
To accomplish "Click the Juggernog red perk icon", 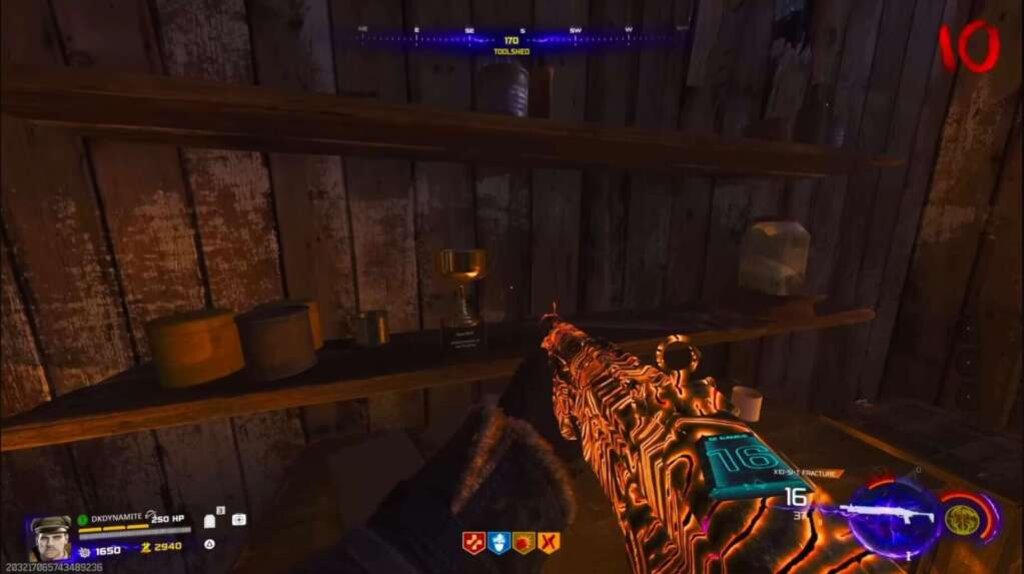I will tap(473, 543).
